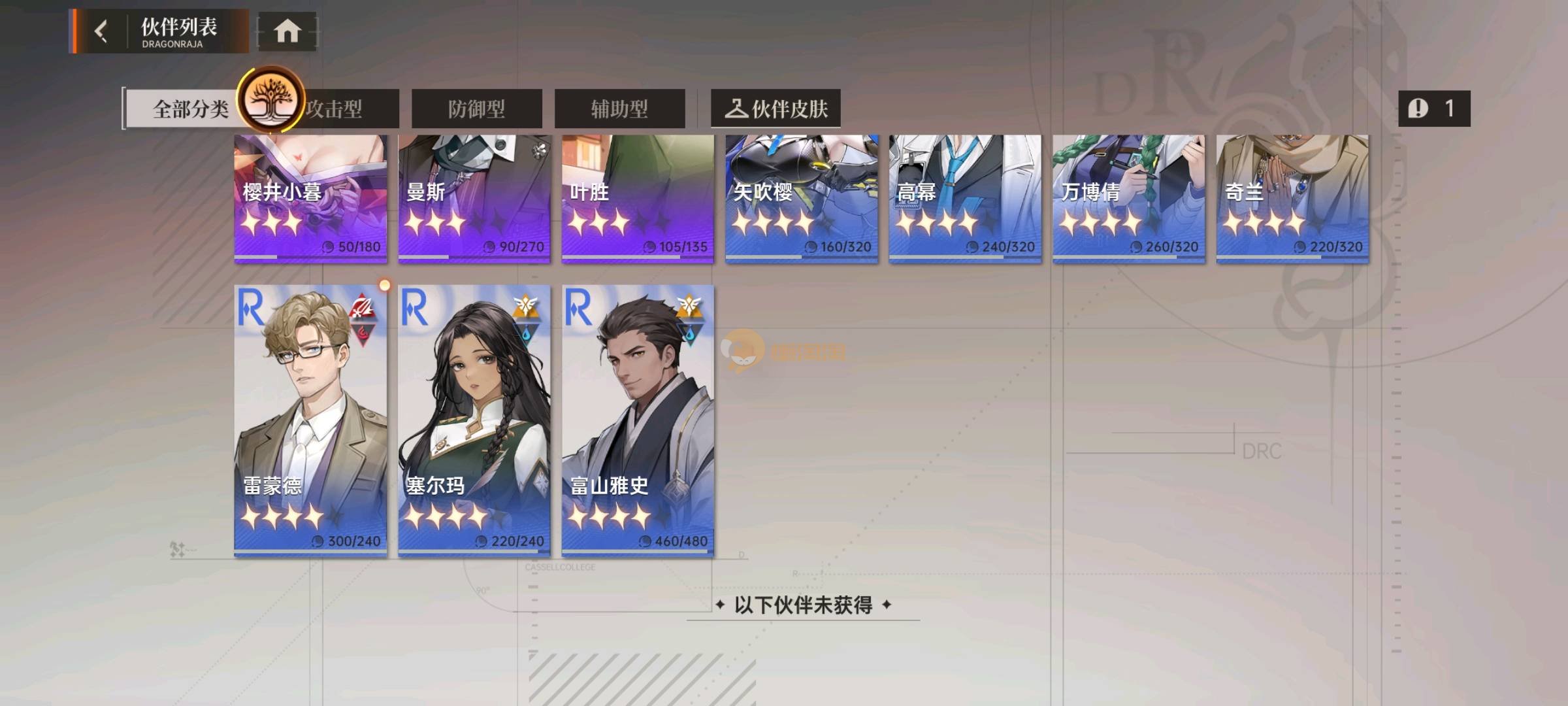Viewport: 1568px width, 706px height.
Task: View the 矢吹樱 partner card
Action: (x=802, y=199)
